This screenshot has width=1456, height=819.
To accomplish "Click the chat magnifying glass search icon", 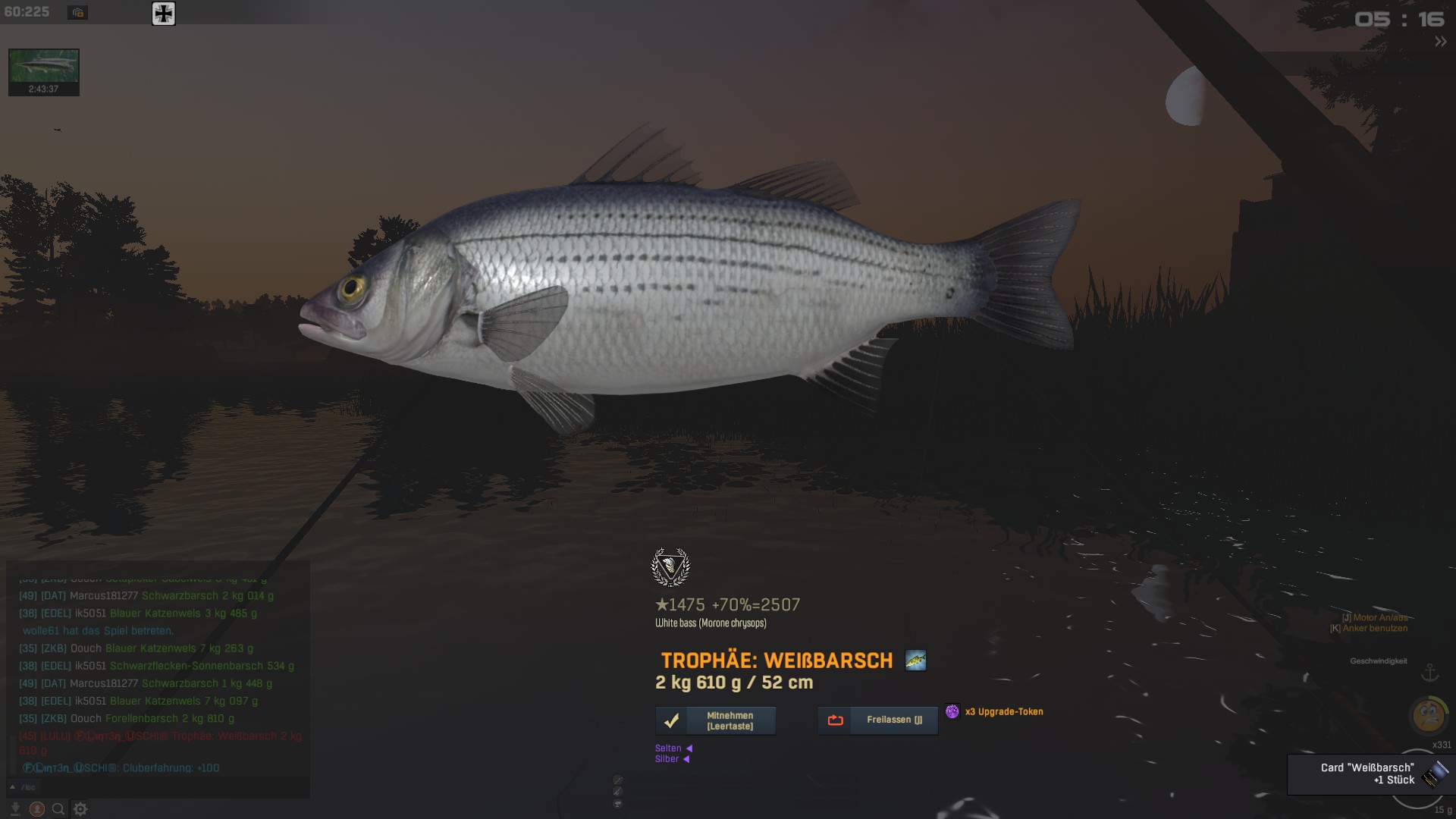I will click(x=58, y=809).
